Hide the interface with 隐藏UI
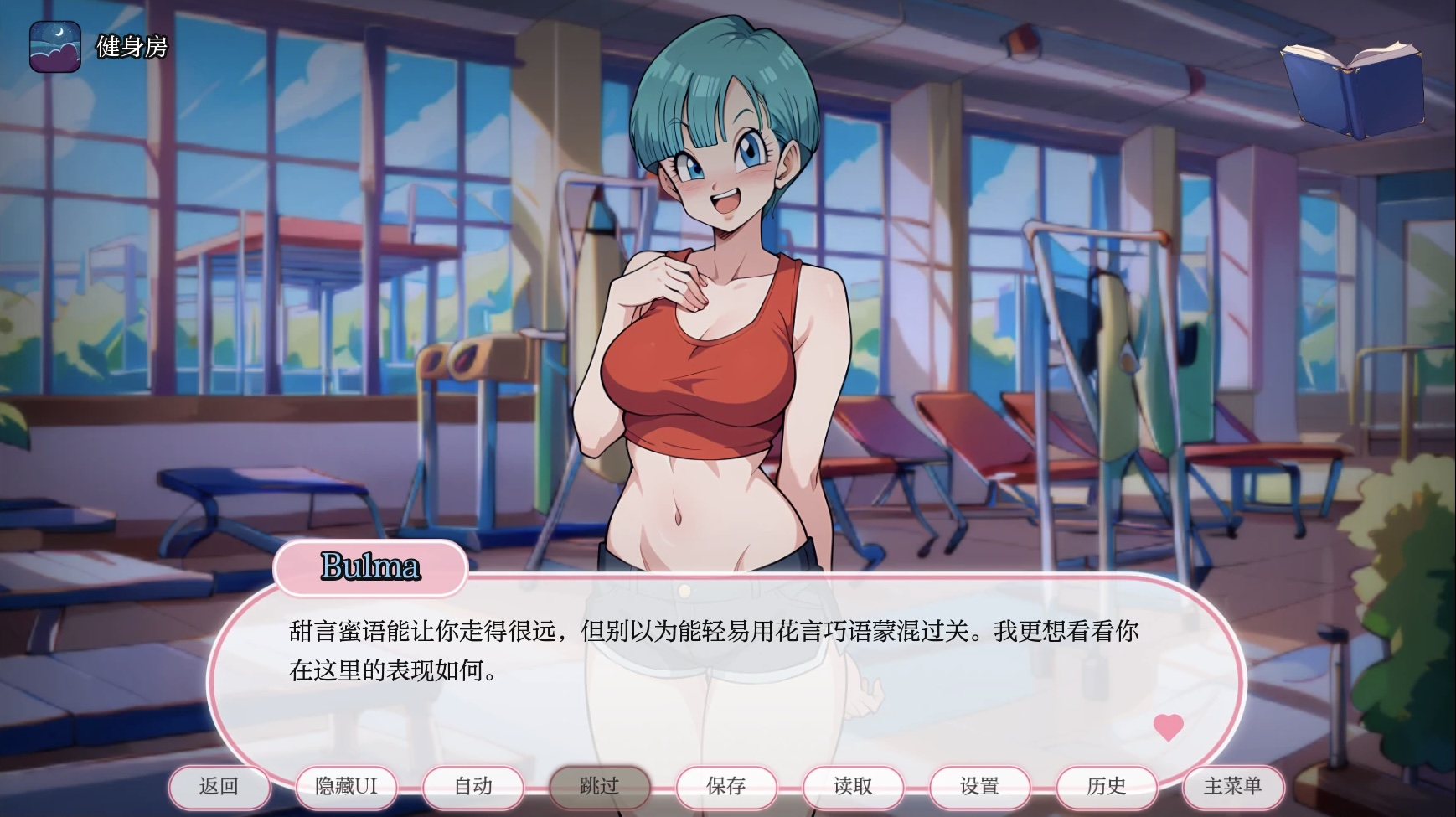This screenshot has width=1456, height=817. point(346,786)
